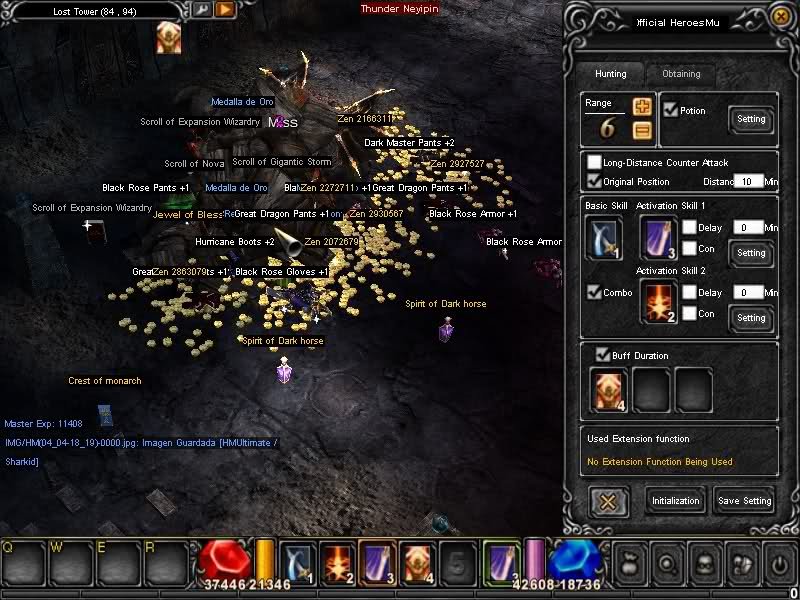Uncheck the Buff Duration checkbox
This screenshot has height=600, width=800.
(602, 355)
